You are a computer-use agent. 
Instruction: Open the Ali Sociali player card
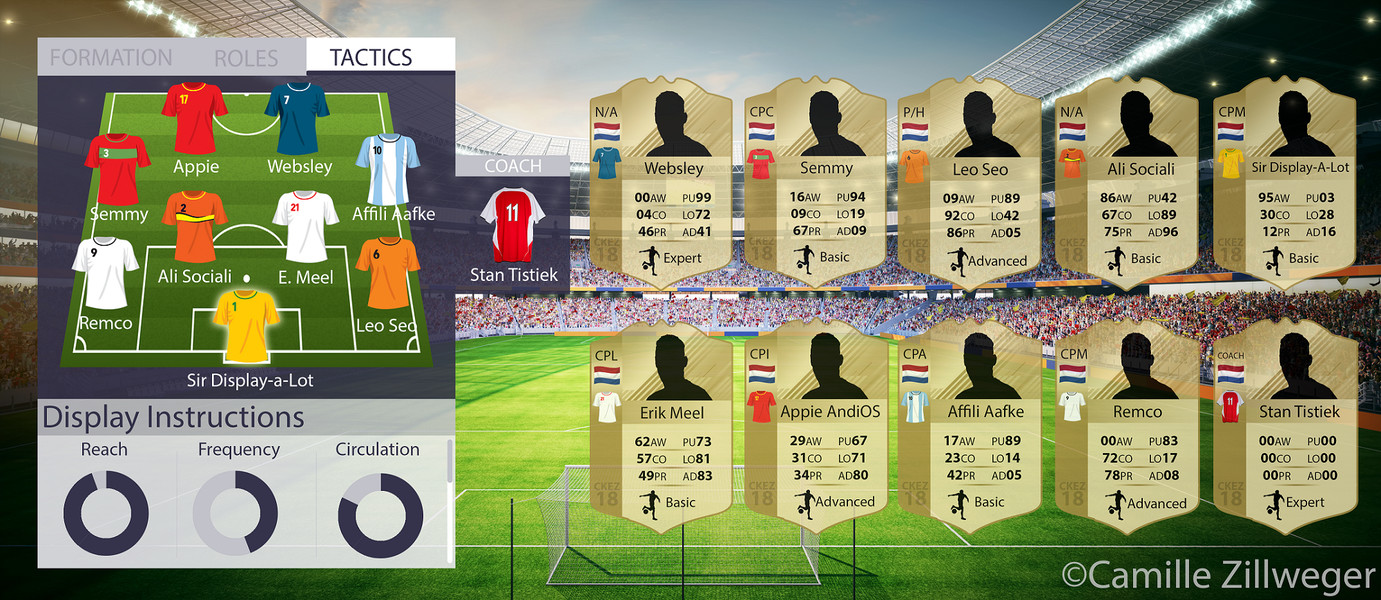(1125, 180)
